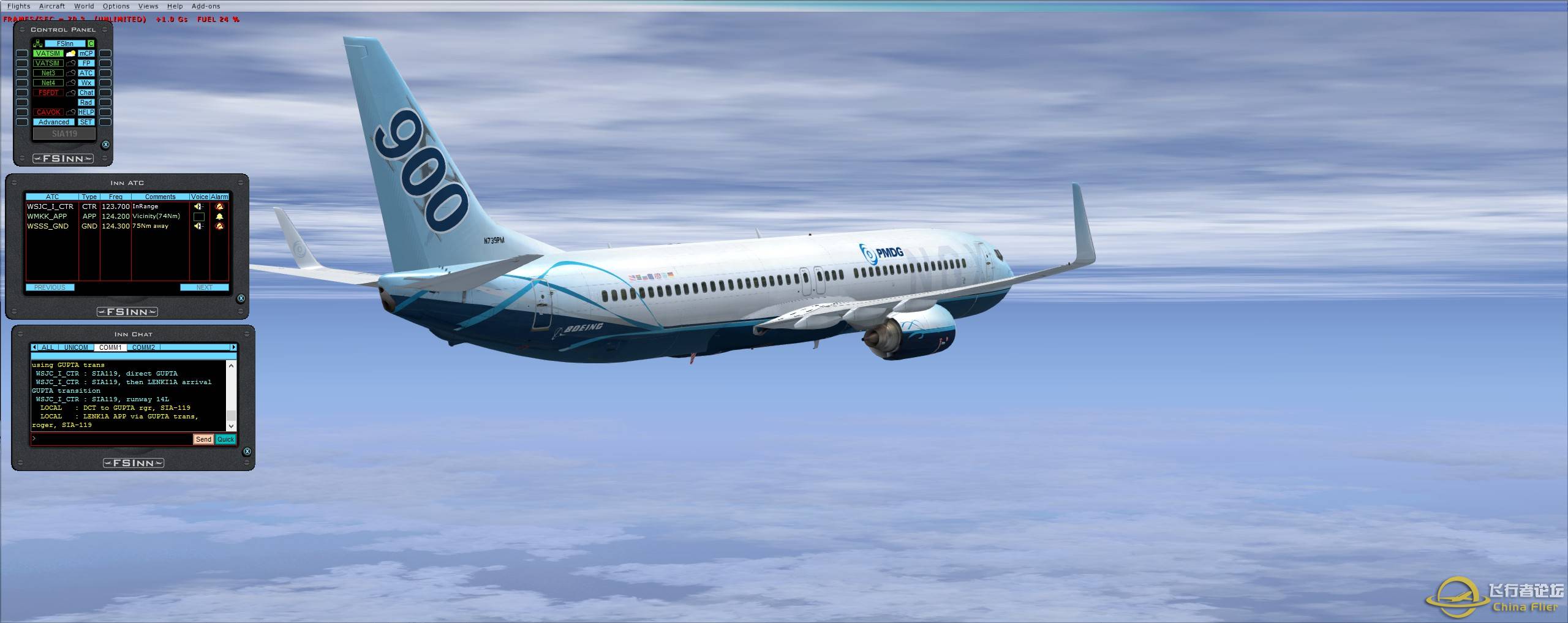Click NEXT in the Inn ATC panel
1568x623 pixels.
[x=206, y=288]
